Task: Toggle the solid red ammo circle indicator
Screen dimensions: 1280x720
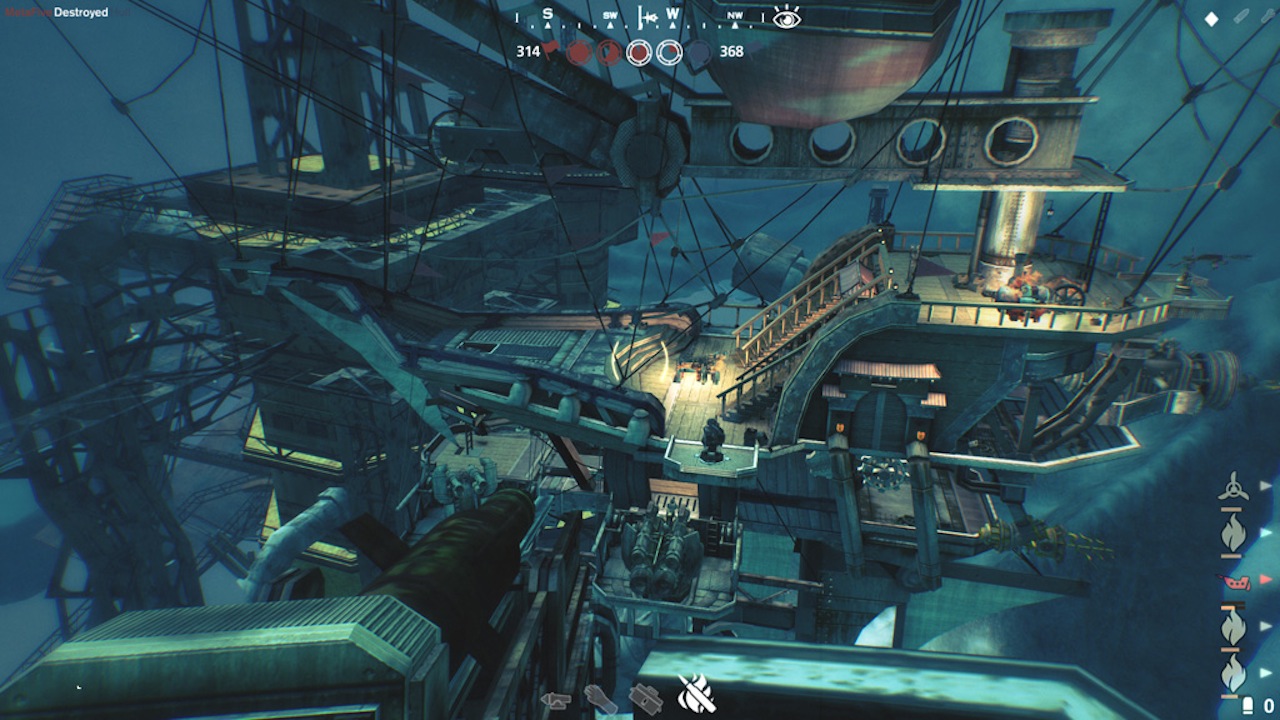Action: click(578, 52)
